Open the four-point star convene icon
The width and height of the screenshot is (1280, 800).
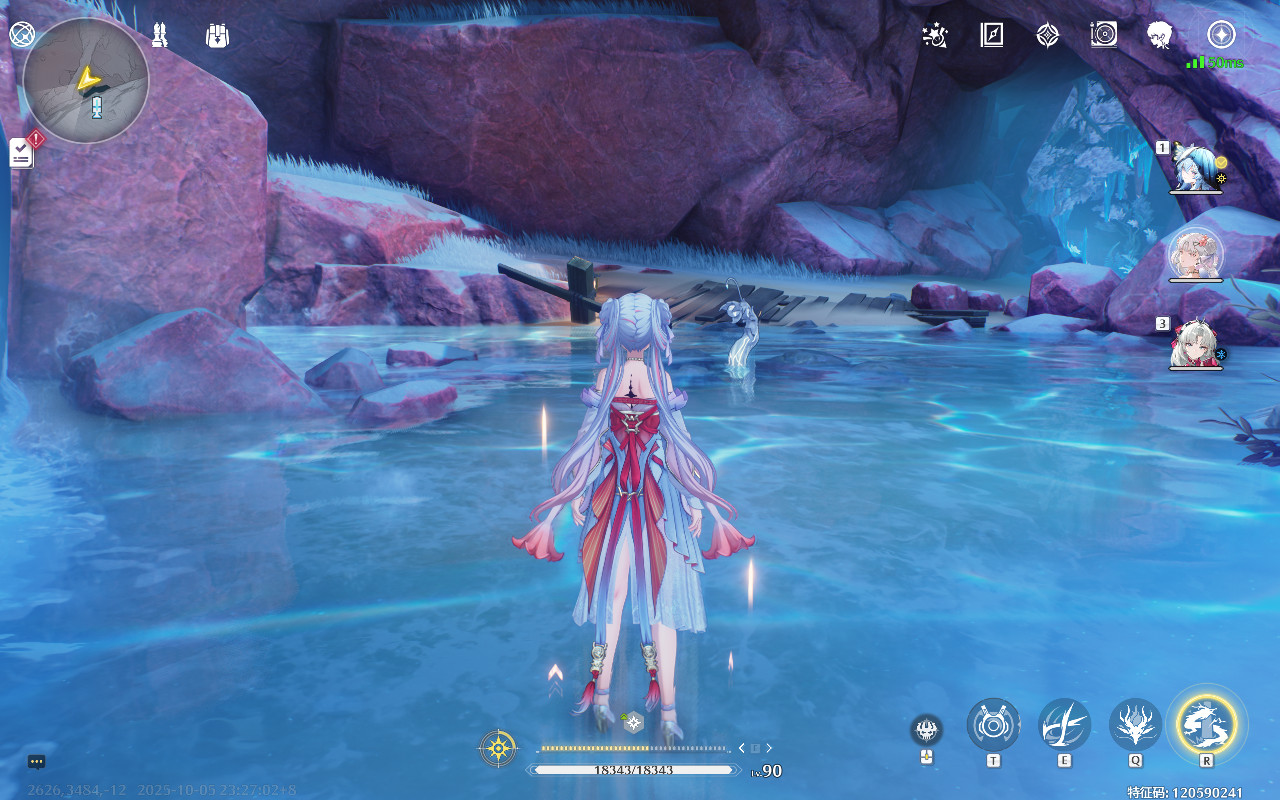pos(1047,36)
